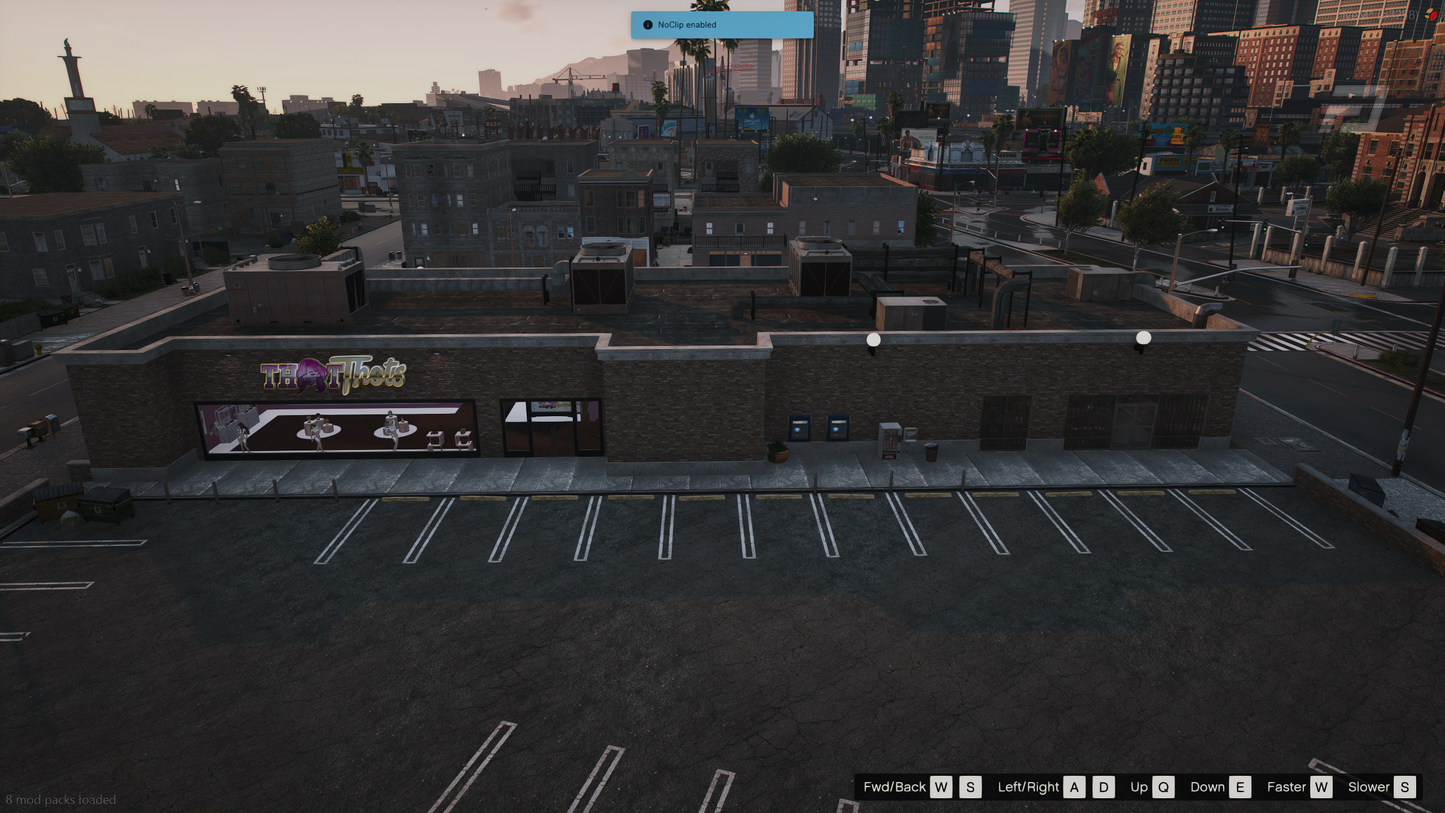
Task: Click the Fwd/Back label in the keybind bar
Action: pos(895,787)
